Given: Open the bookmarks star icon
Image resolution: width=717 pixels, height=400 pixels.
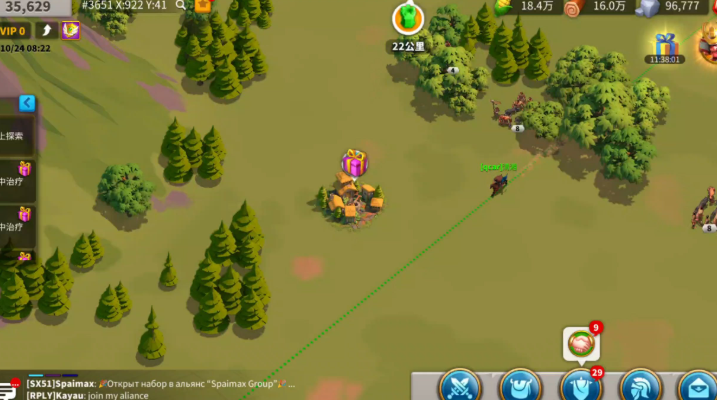Looking at the screenshot, I should tap(203, 5).
